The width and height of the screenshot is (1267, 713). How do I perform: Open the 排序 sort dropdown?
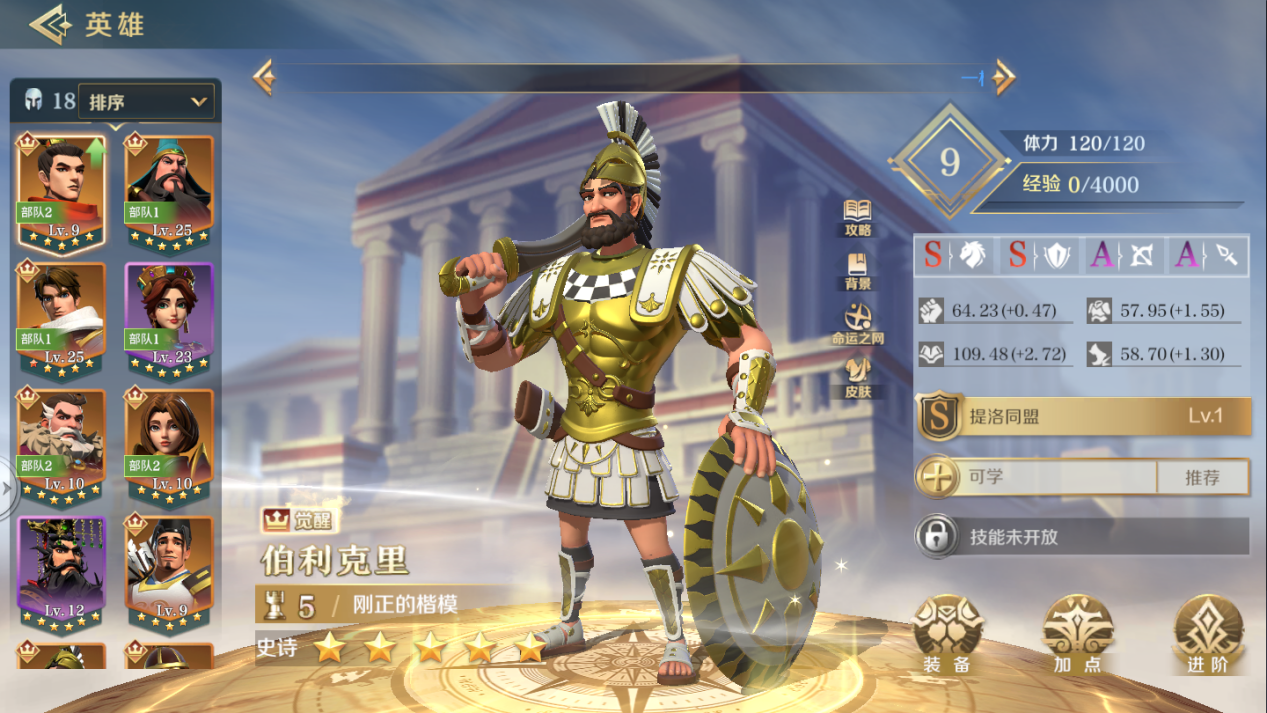click(146, 101)
